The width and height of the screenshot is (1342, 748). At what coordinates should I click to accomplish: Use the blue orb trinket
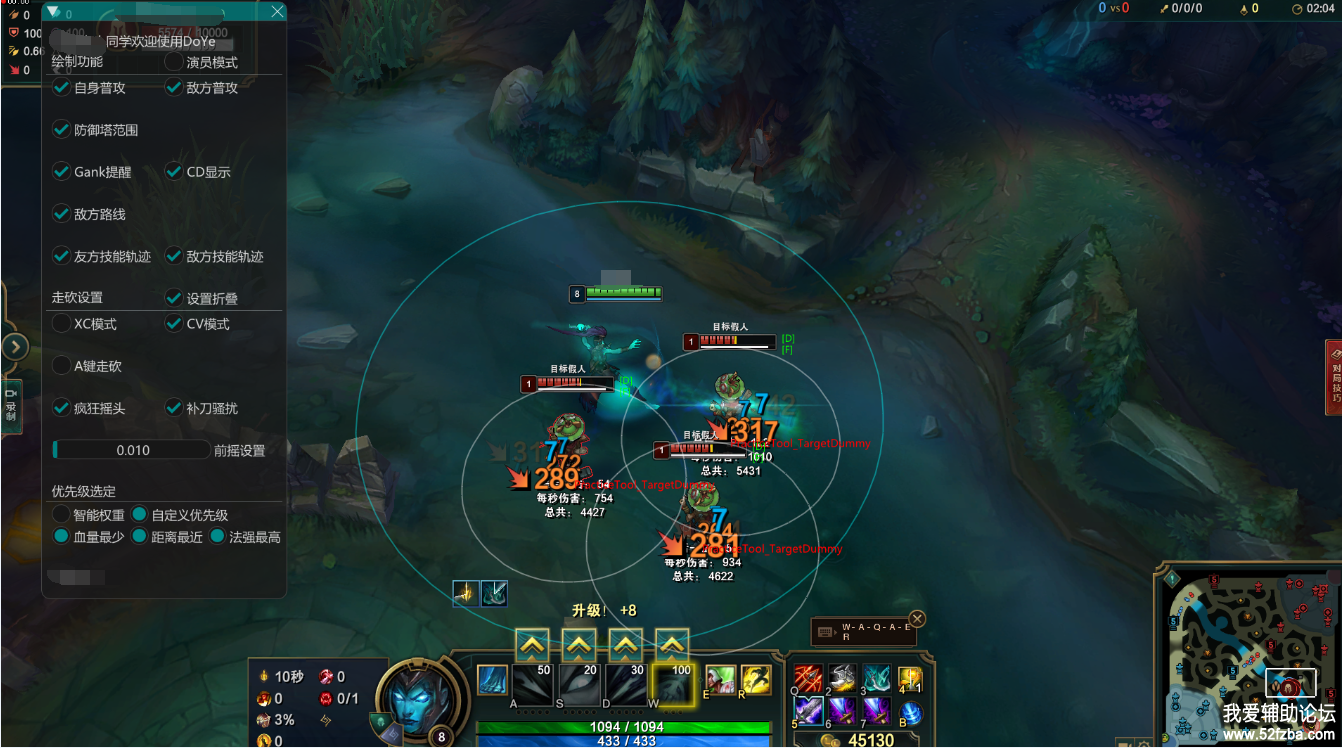tap(910, 713)
